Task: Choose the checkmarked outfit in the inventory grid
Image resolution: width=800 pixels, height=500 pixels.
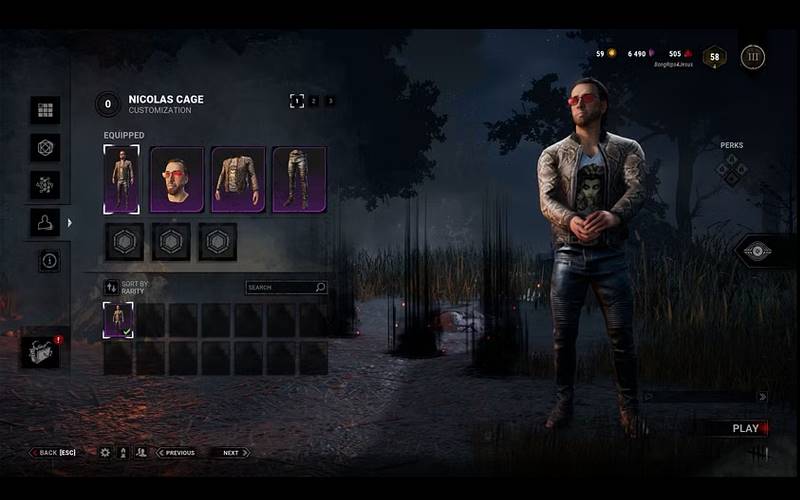Action: pyautogui.click(x=118, y=321)
